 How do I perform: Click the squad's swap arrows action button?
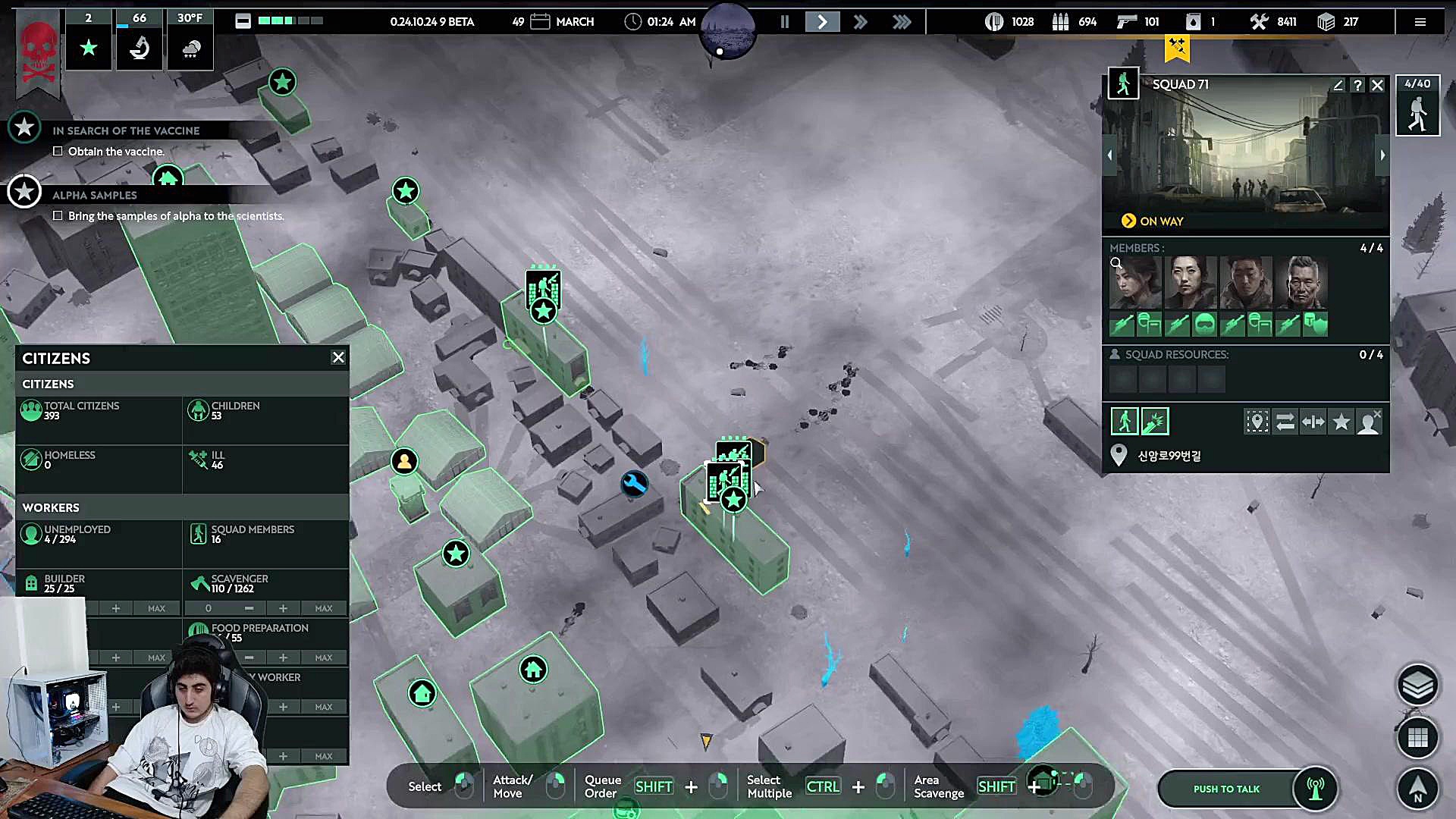1285,422
